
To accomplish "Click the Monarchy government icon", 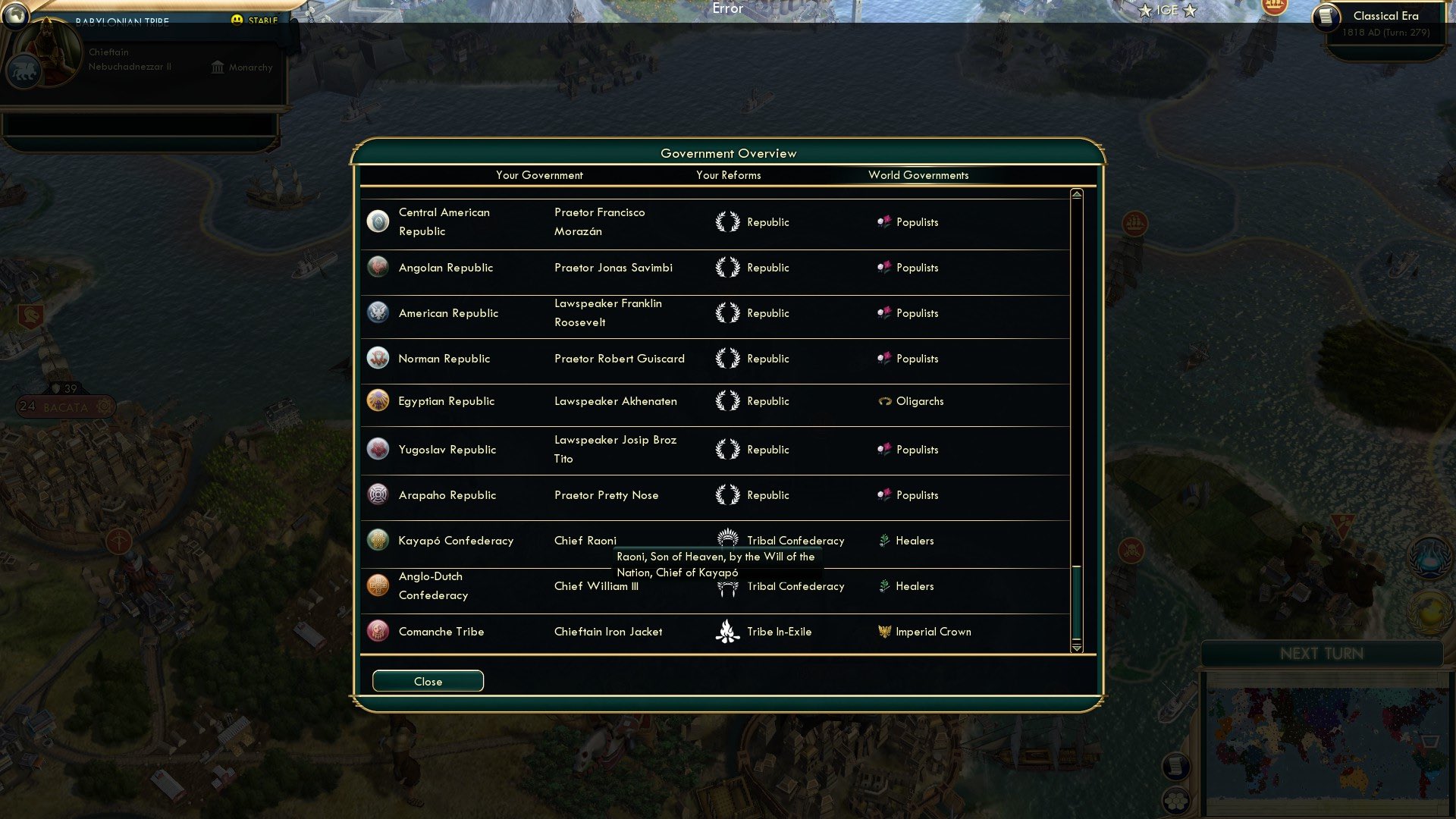I will [x=217, y=67].
